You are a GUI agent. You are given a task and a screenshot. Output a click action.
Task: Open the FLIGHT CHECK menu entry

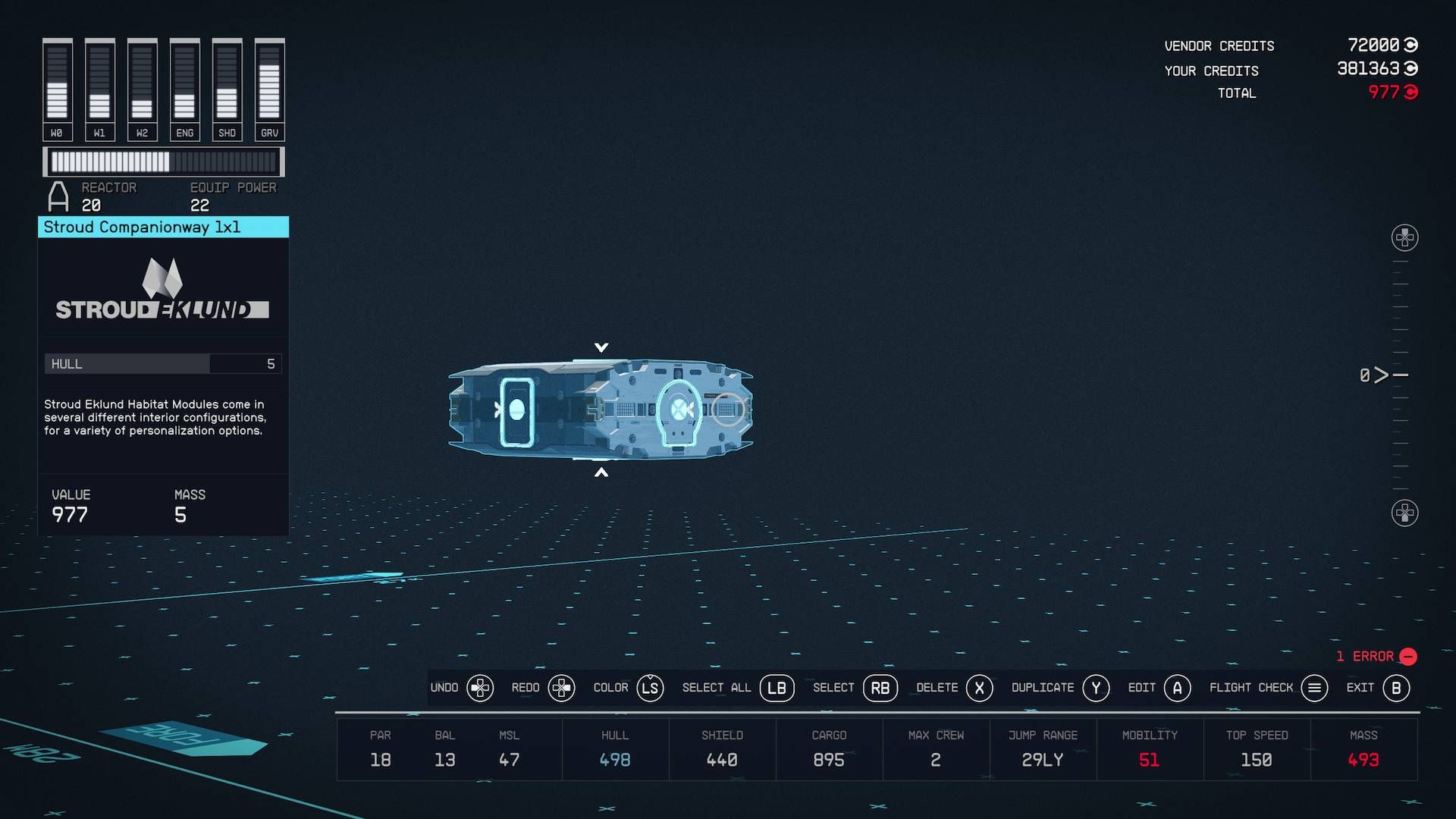(1249, 688)
